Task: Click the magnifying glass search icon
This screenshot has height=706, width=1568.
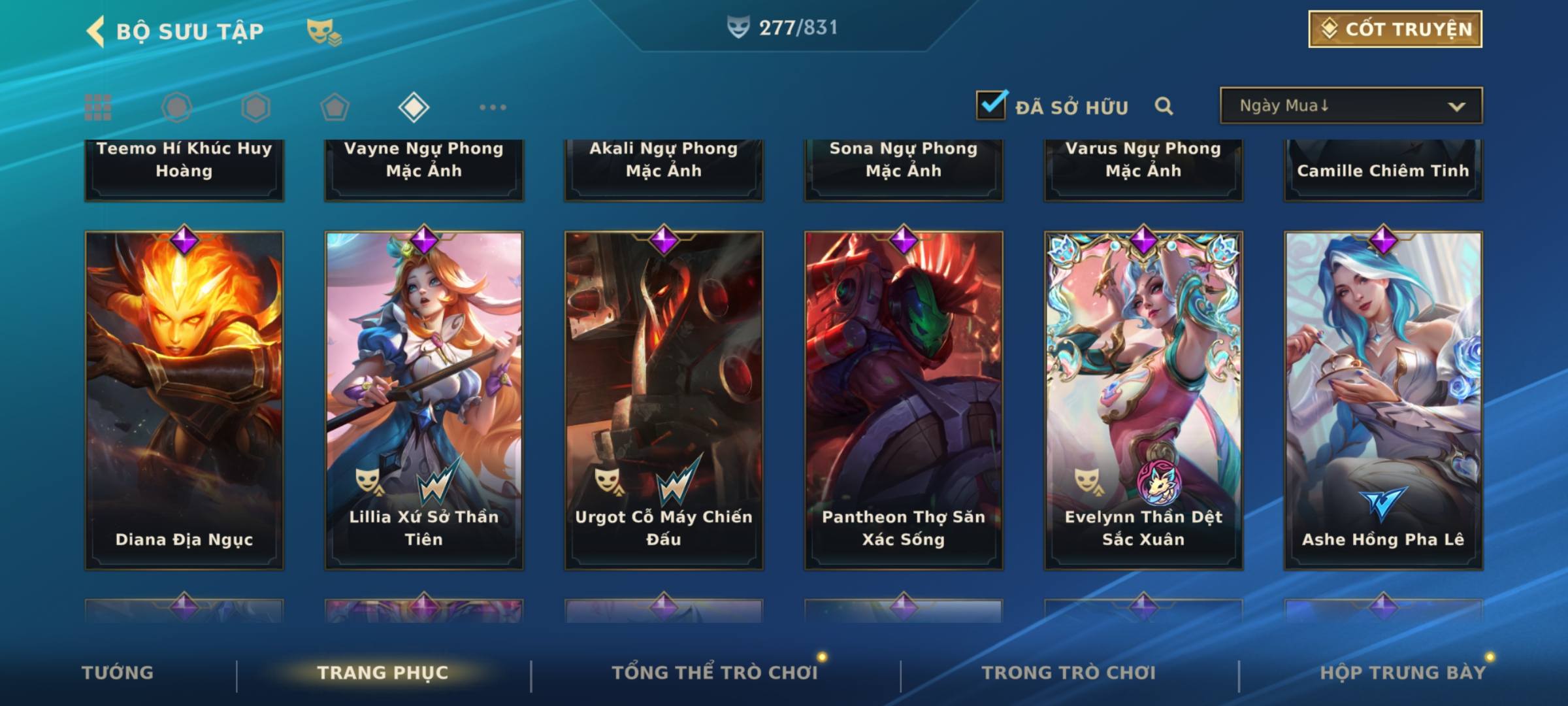Action: (1164, 106)
